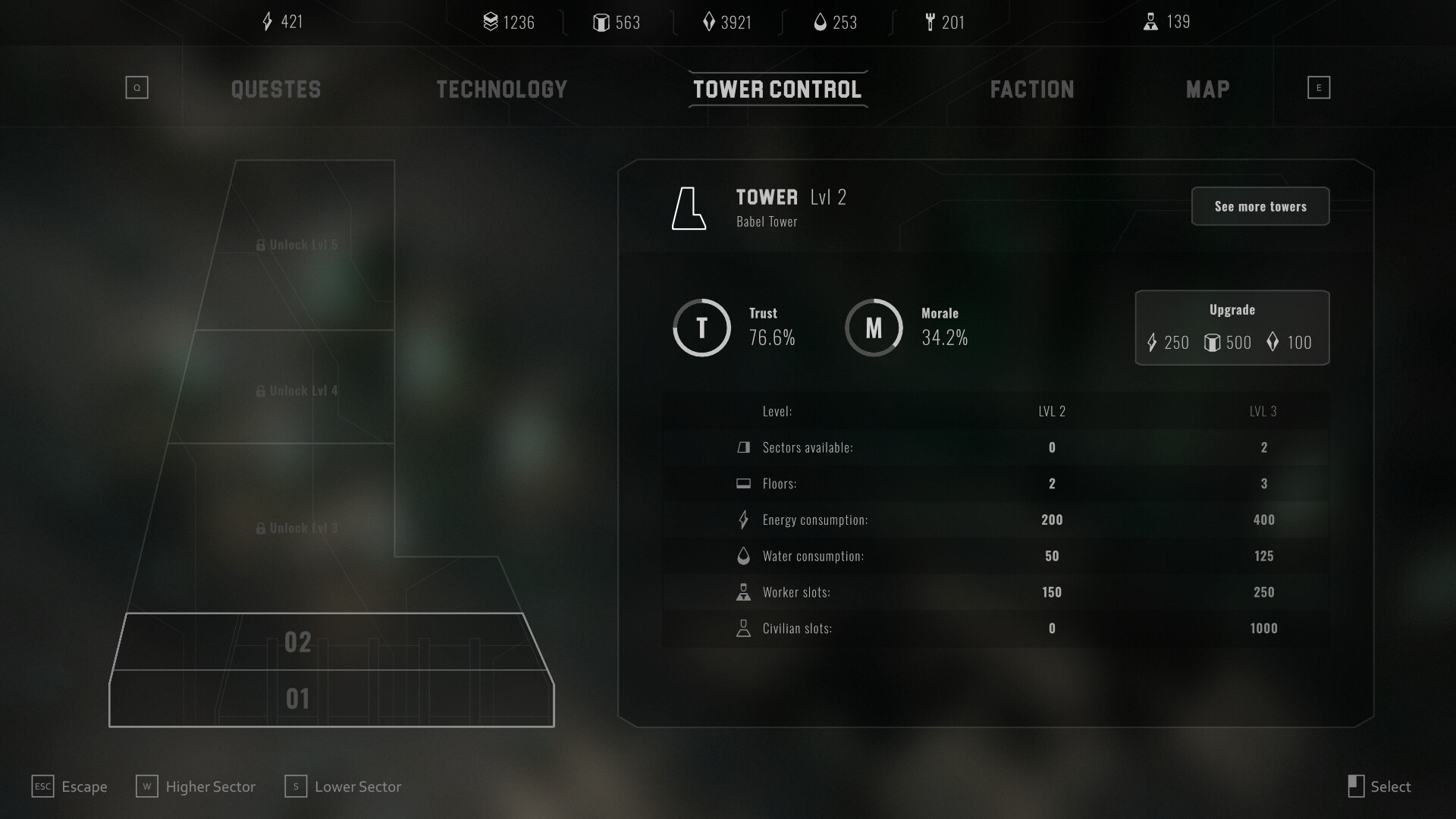Click the water droplet resource icon
The height and width of the screenshot is (819, 1456).
(x=821, y=23)
